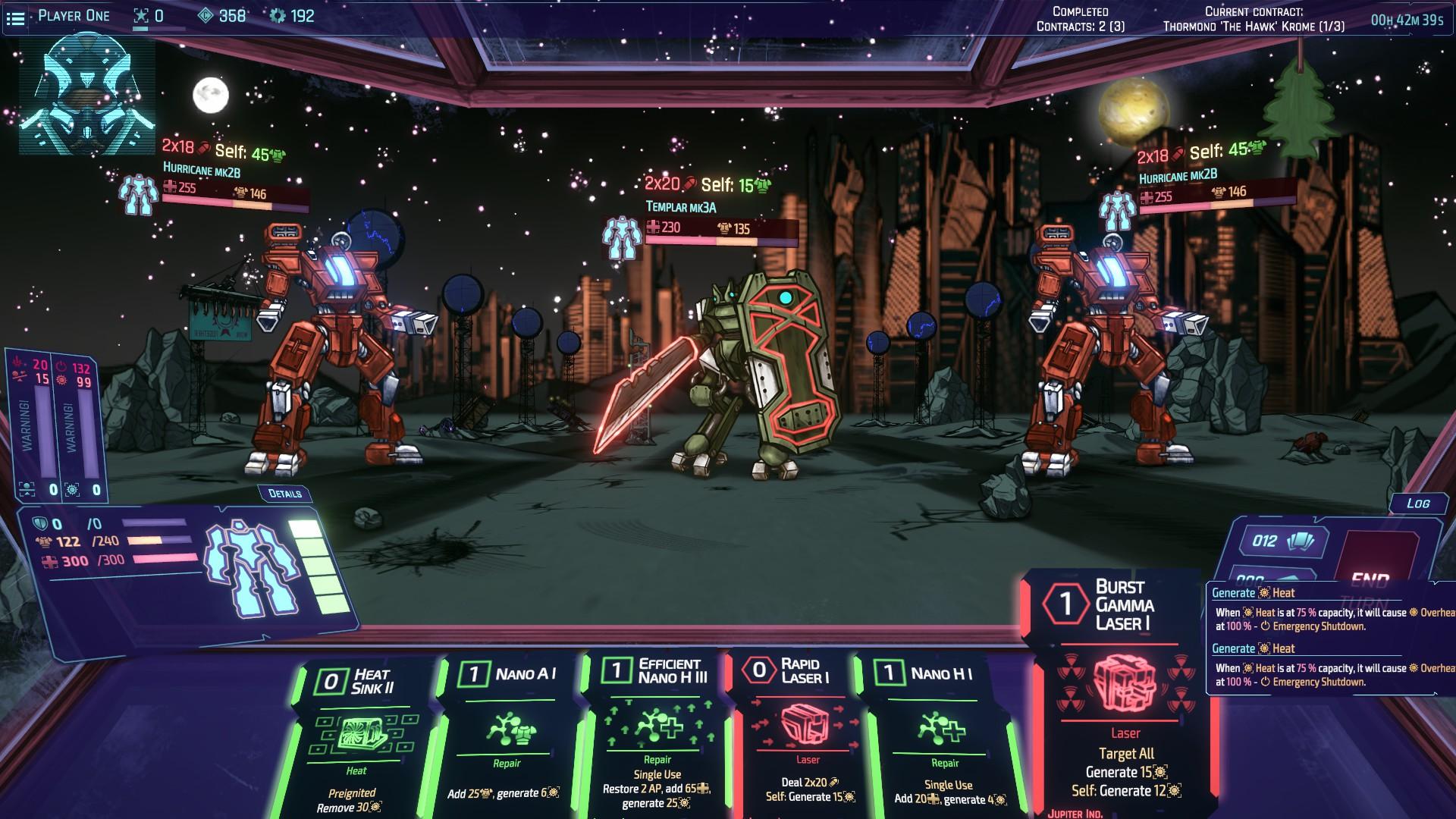Image resolution: width=1456 pixels, height=819 pixels.
Task: Play the Burst Gamma Laser I card
Action: coord(1123,690)
